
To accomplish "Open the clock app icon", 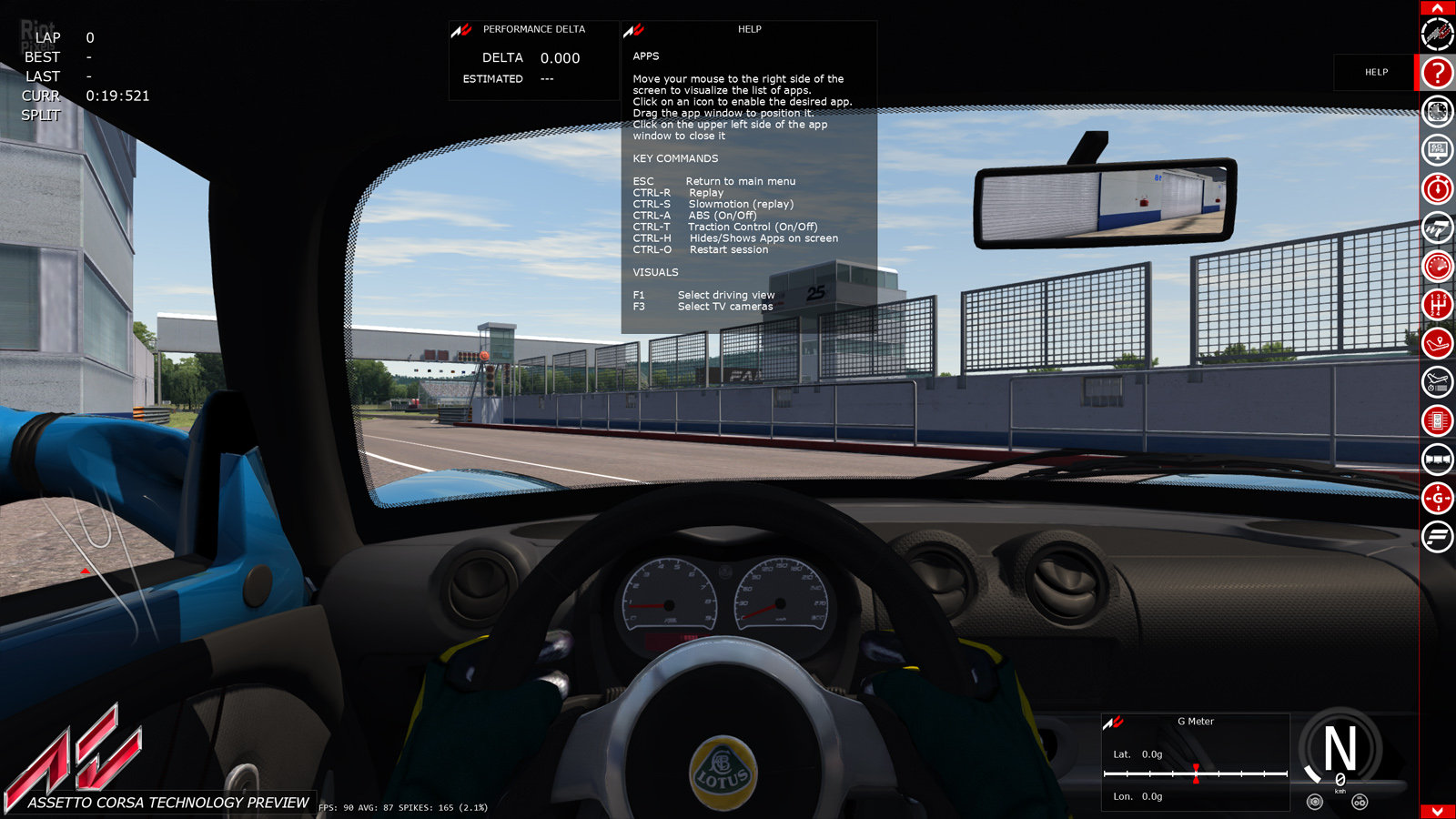I will click(x=1438, y=112).
